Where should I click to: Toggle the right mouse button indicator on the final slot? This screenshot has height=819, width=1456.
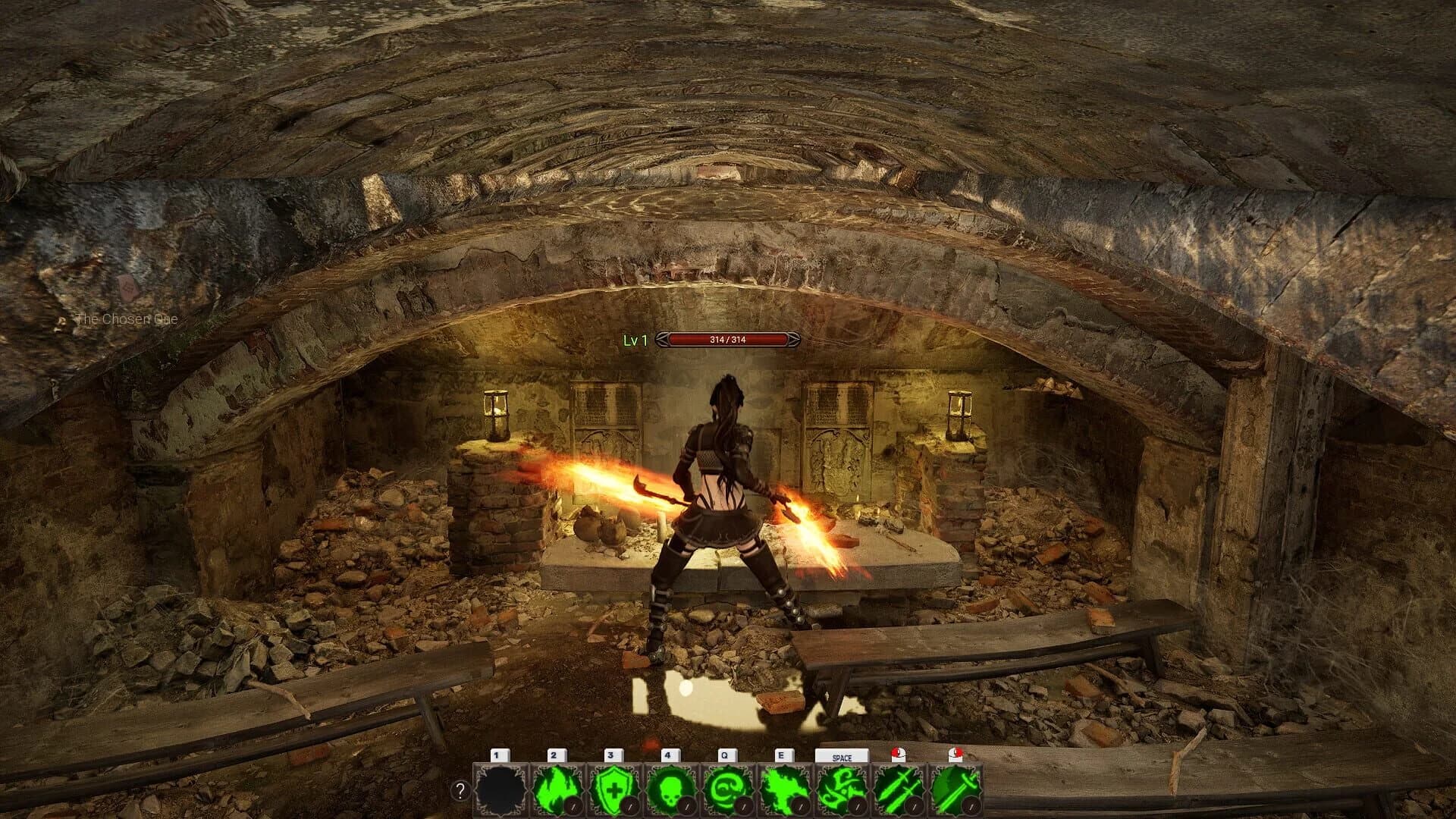[954, 755]
